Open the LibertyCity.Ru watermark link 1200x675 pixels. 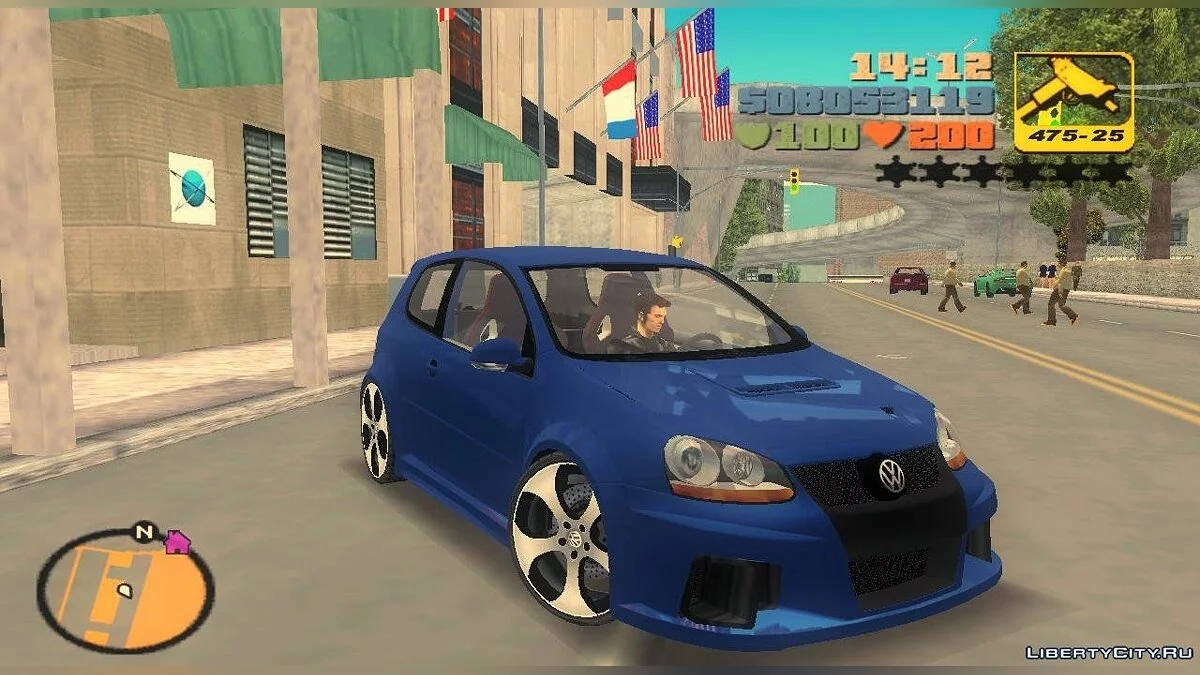(x=1108, y=653)
